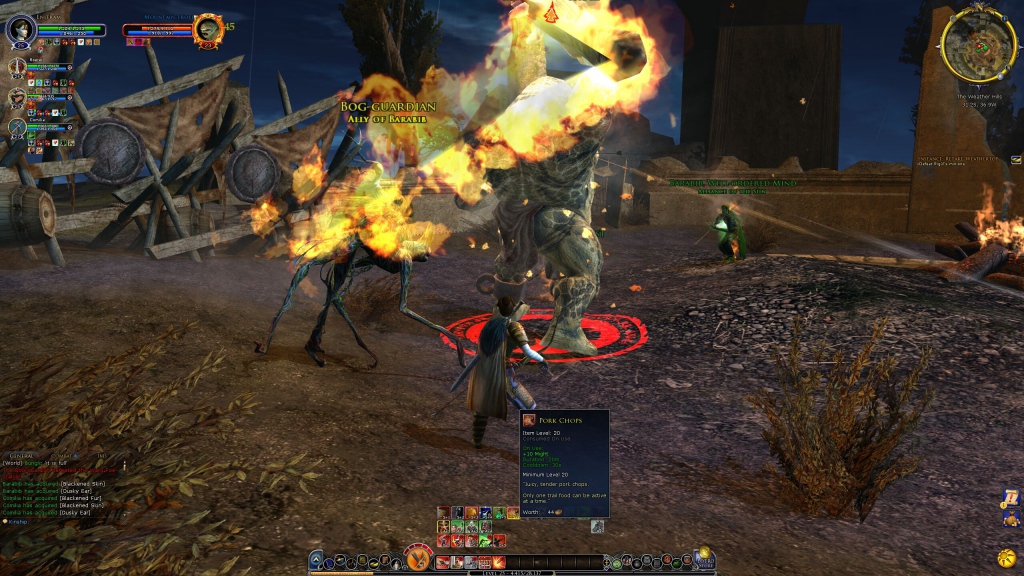Click the horse mount quickslot icon
The image size is (1024, 576).
click(597, 526)
